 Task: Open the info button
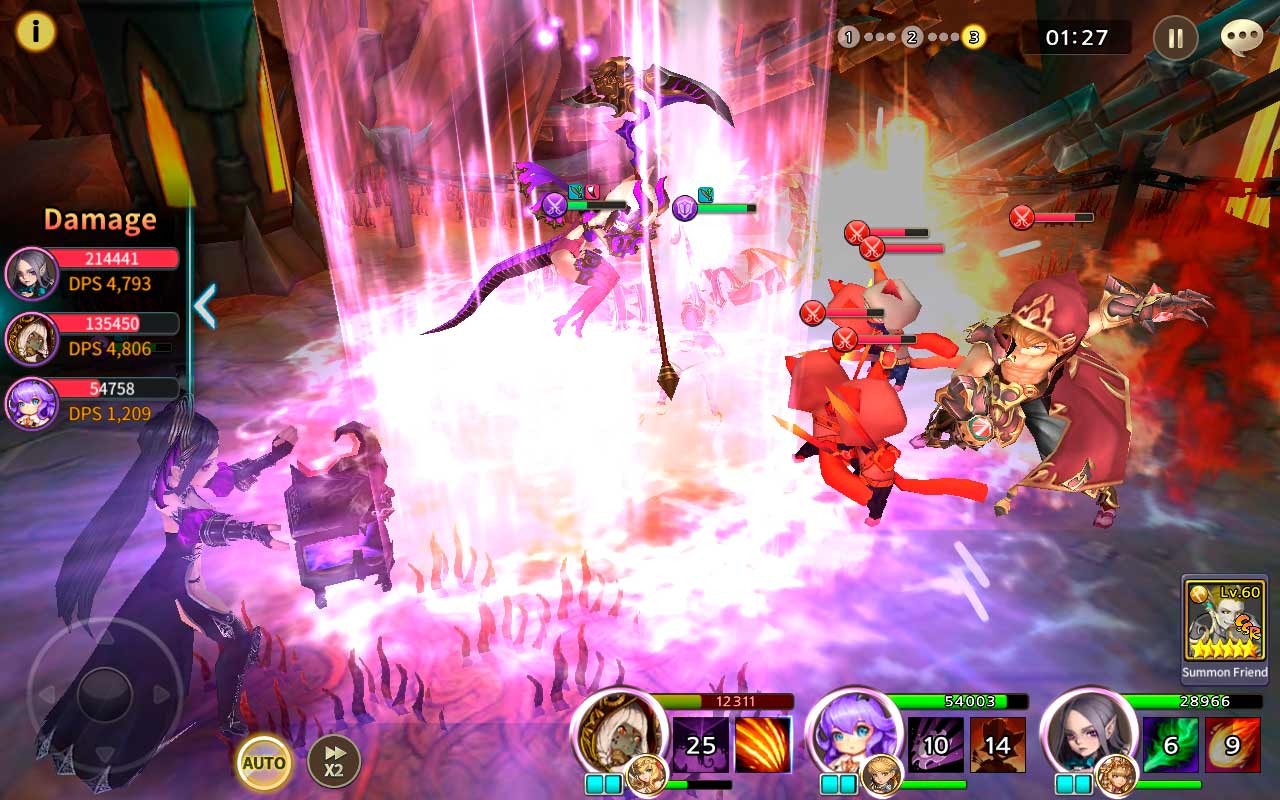pyautogui.click(x=36, y=31)
